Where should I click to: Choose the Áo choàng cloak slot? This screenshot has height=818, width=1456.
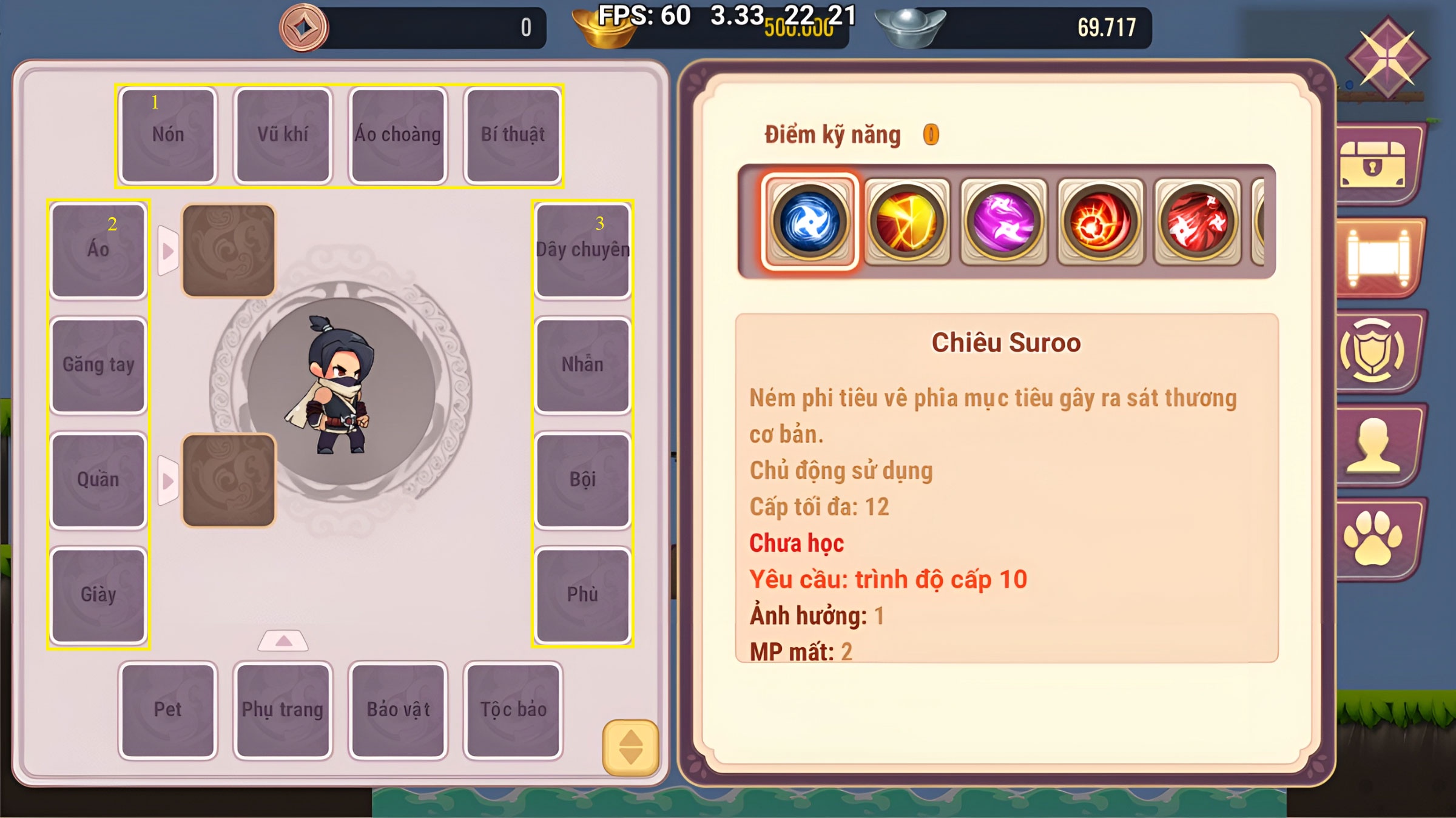pos(398,135)
